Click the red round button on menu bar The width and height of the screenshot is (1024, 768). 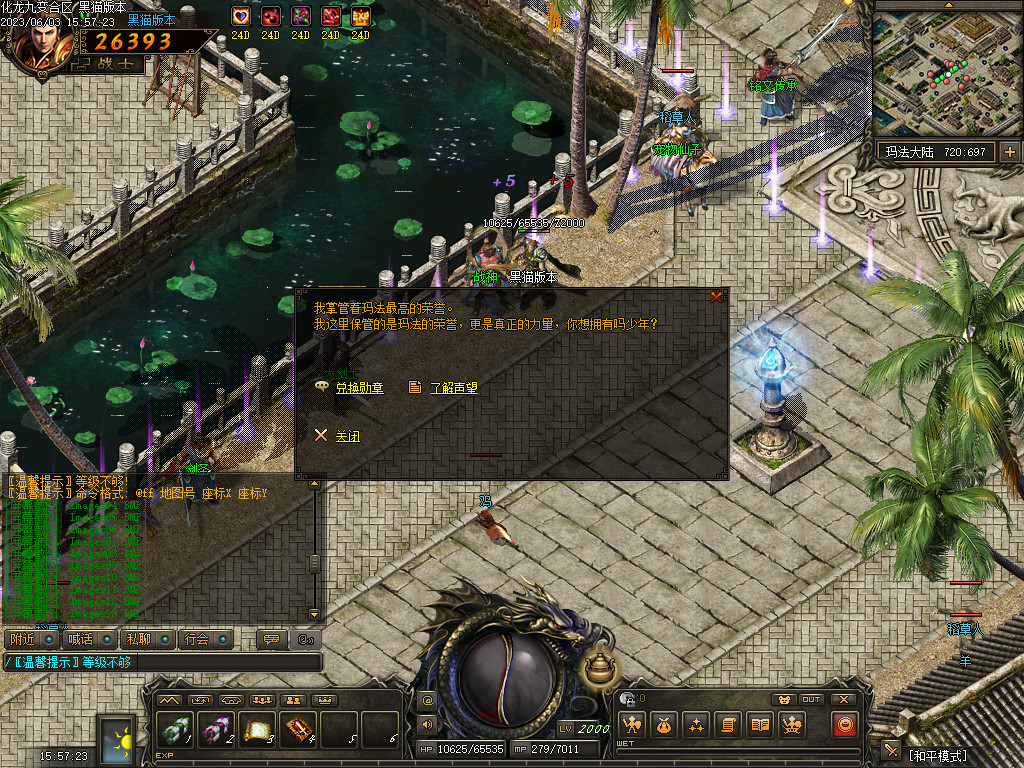tap(845, 725)
